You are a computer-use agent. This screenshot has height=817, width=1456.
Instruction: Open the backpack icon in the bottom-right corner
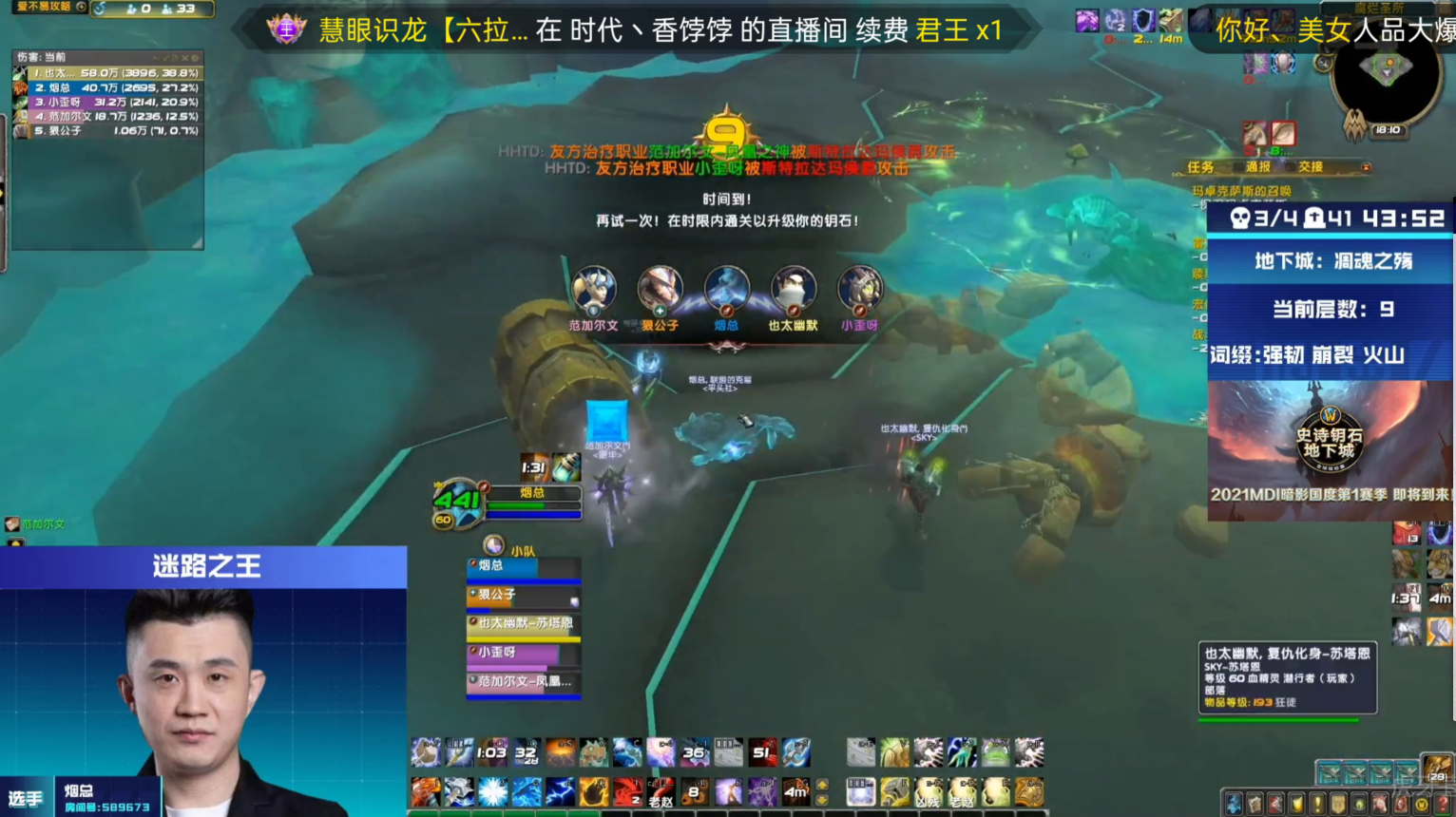click(1437, 769)
